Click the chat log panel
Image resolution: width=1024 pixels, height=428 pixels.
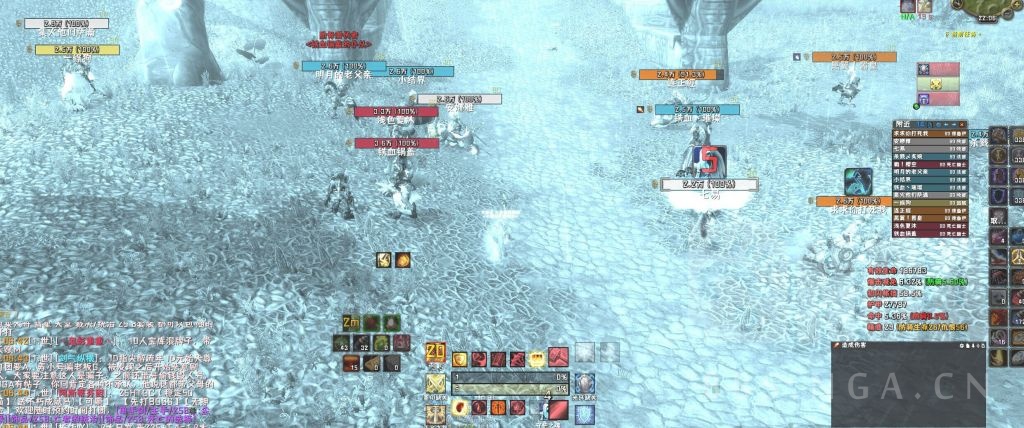(x=150, y=370)
